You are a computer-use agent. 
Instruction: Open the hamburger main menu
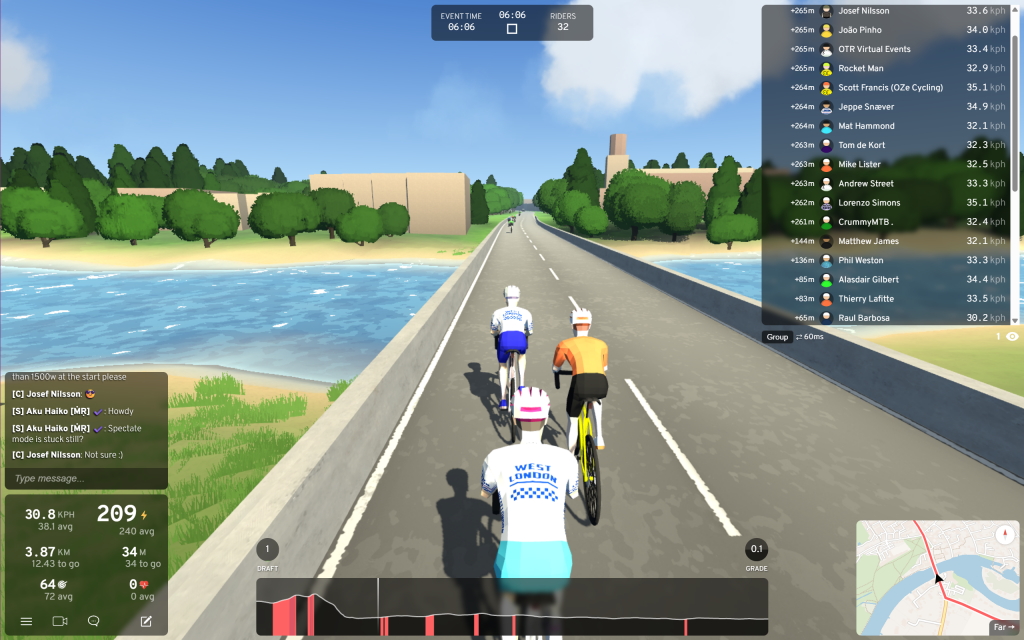pos(27,621)
